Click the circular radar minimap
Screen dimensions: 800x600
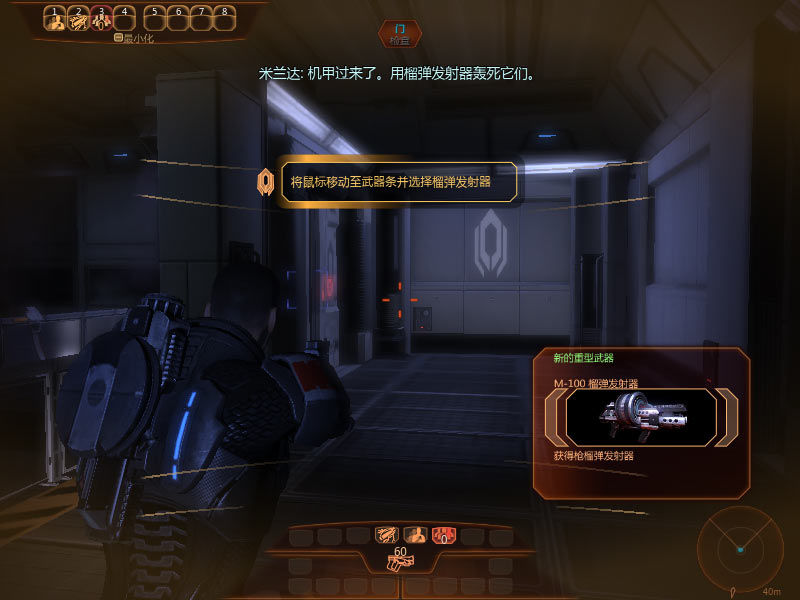pyautogui.click(x=740, y=546)
